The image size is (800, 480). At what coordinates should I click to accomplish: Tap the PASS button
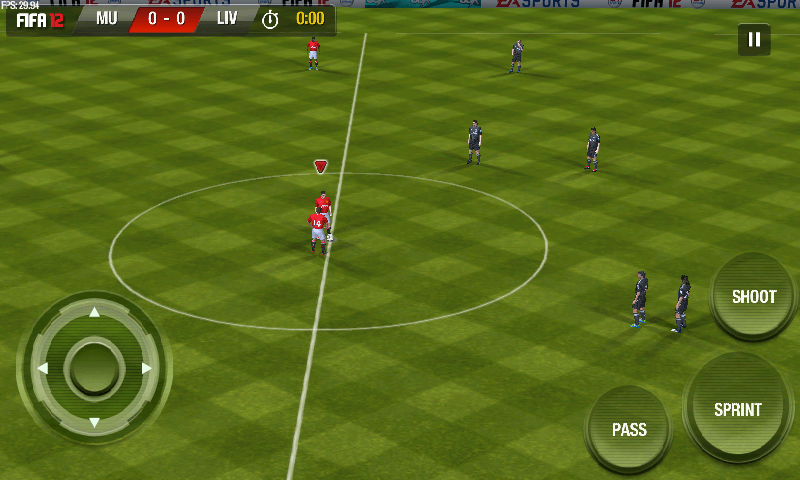pyautogui.click(x=629, y=430)
